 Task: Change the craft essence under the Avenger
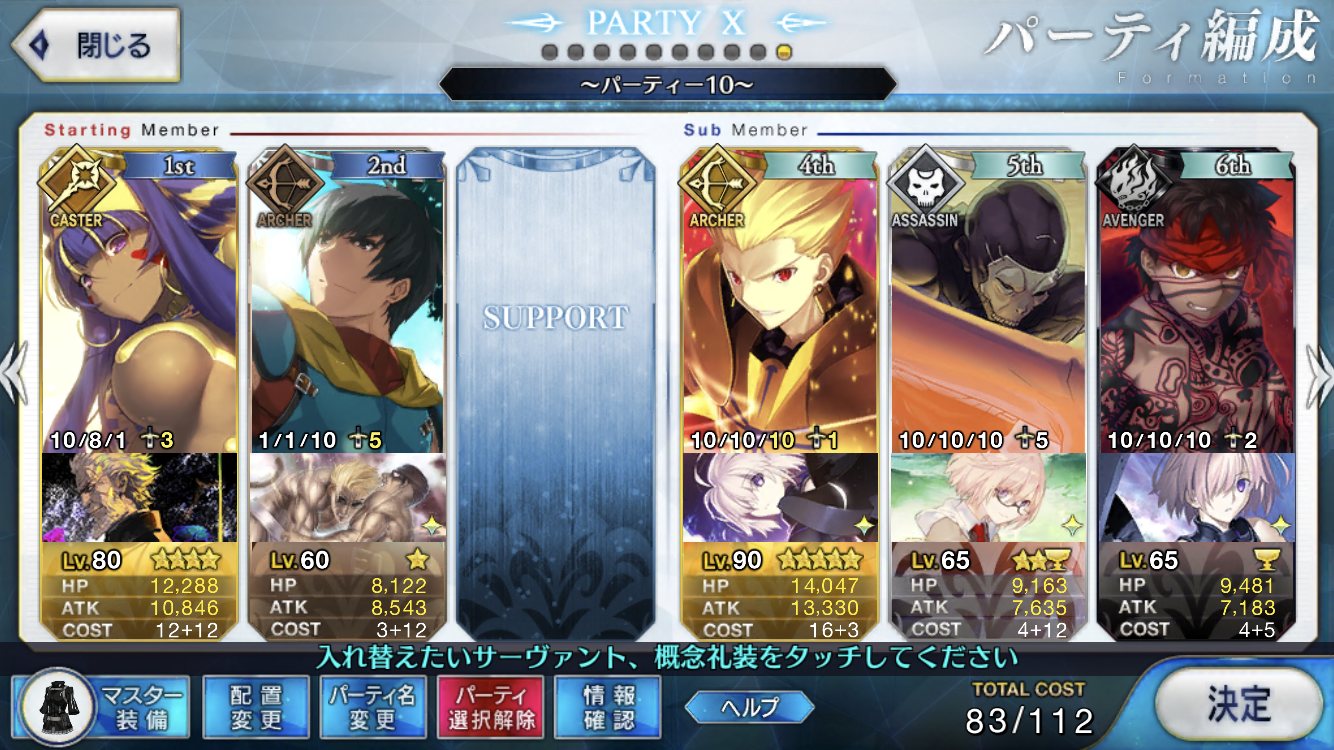pos(1196,497)
